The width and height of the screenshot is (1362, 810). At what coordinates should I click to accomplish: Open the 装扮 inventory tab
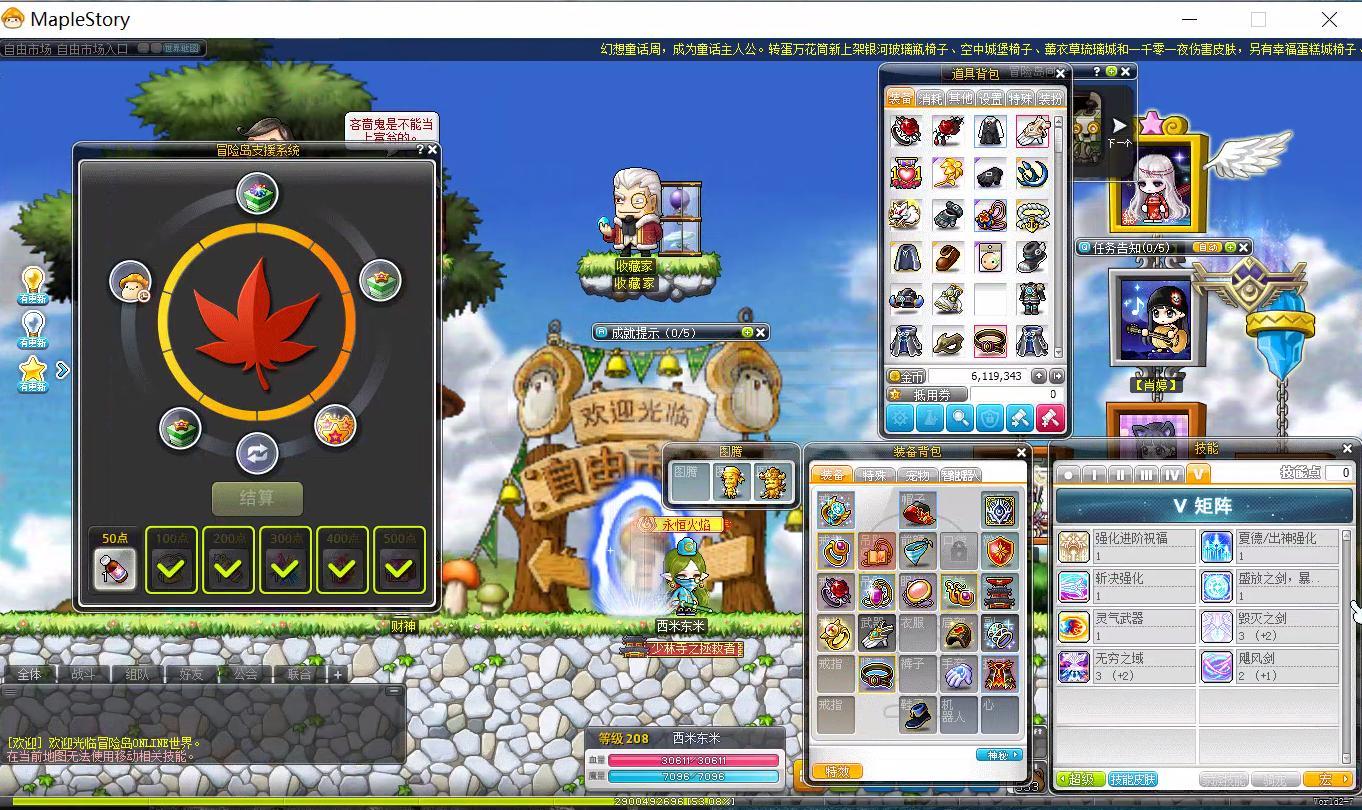pos(1050,99)
